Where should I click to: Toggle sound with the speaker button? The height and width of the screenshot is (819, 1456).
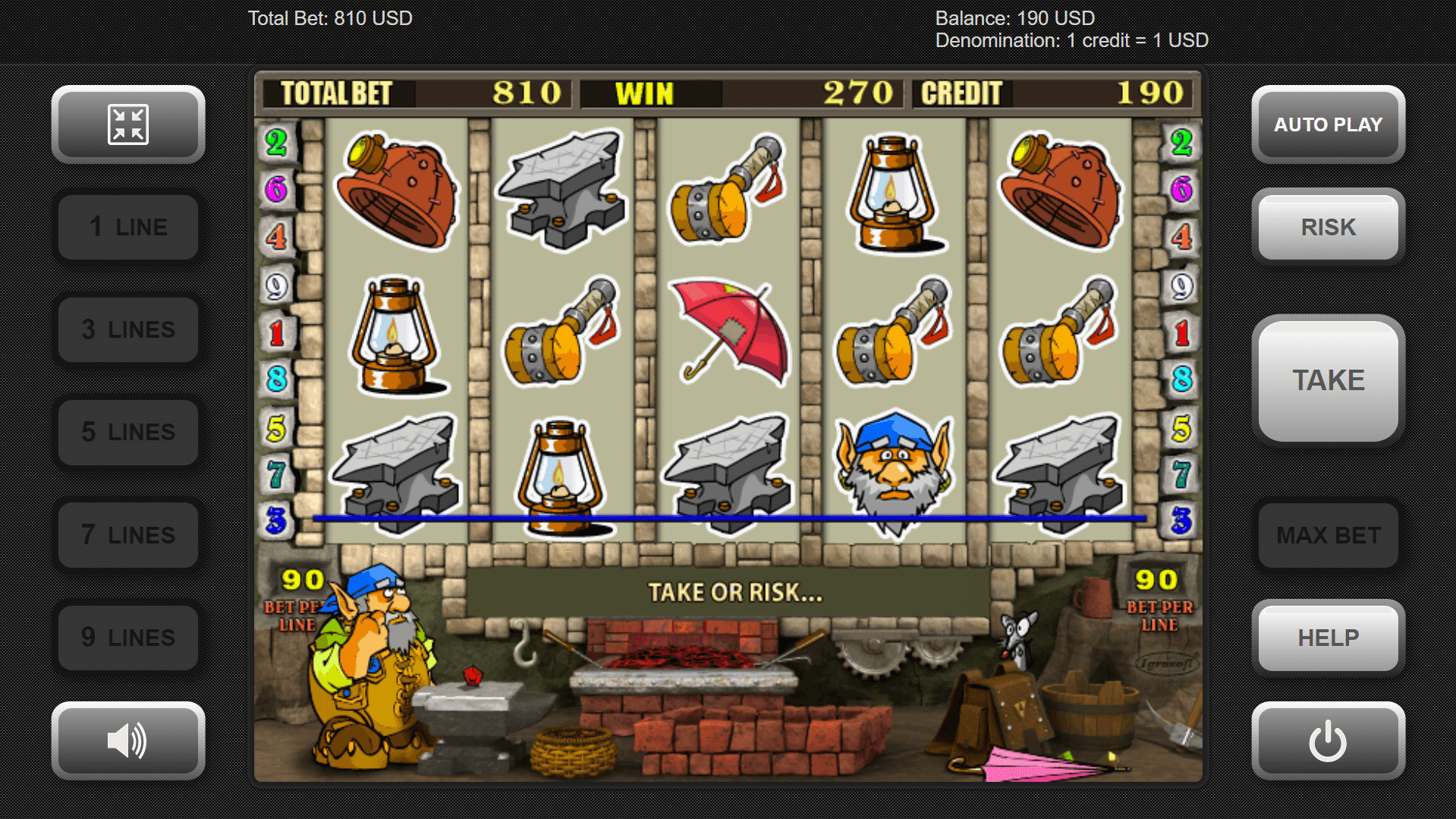pyautogui.click(x=128, y=740)
